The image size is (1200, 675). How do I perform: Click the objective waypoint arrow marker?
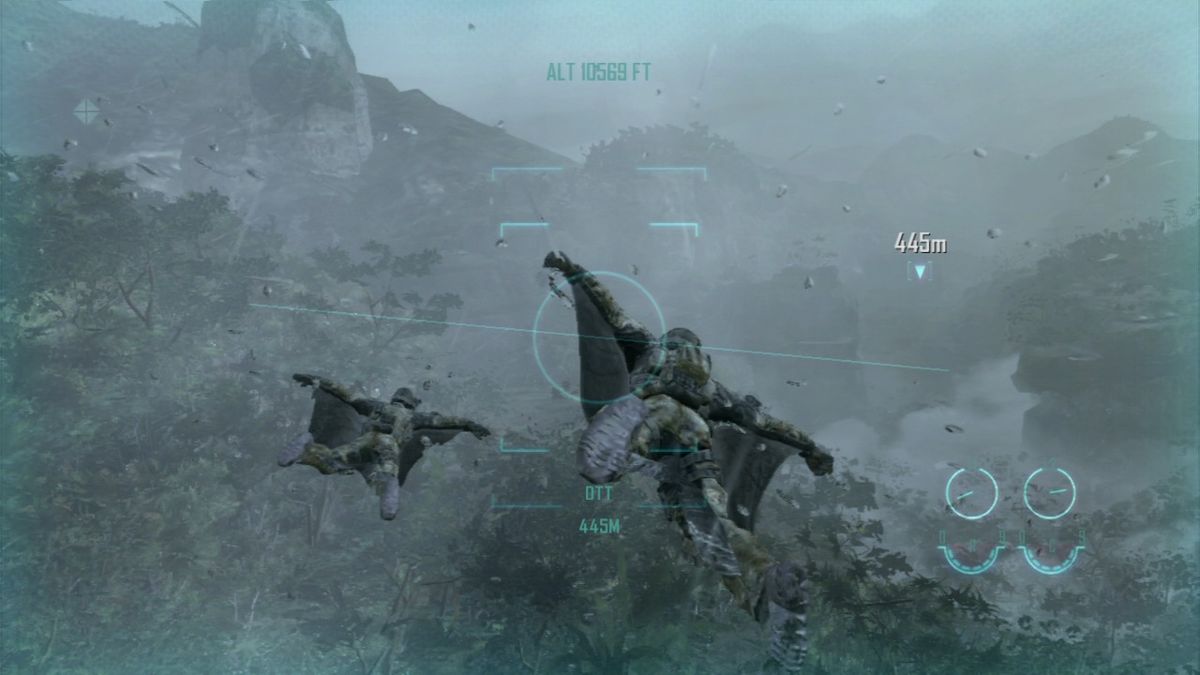click(x=919, y=270)
